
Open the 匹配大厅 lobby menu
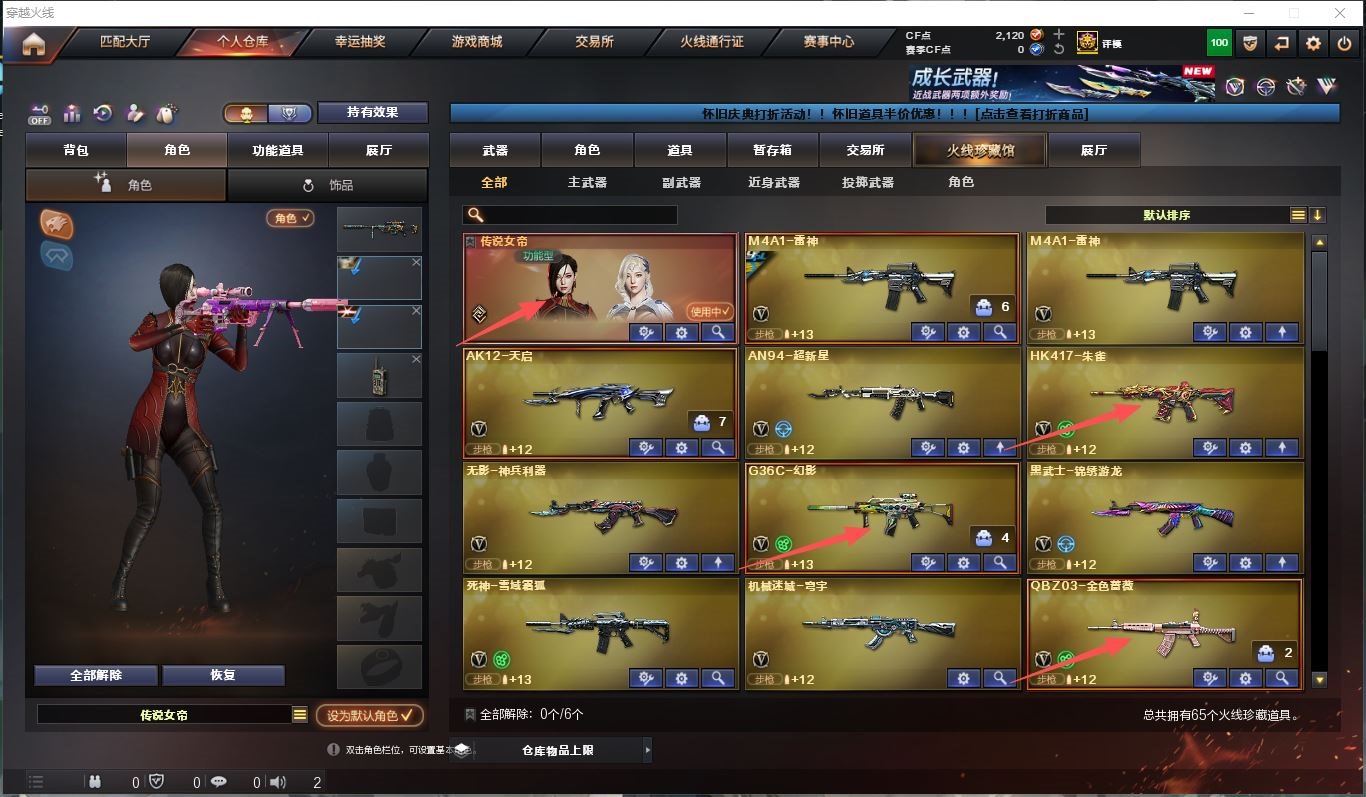[125, 42]
